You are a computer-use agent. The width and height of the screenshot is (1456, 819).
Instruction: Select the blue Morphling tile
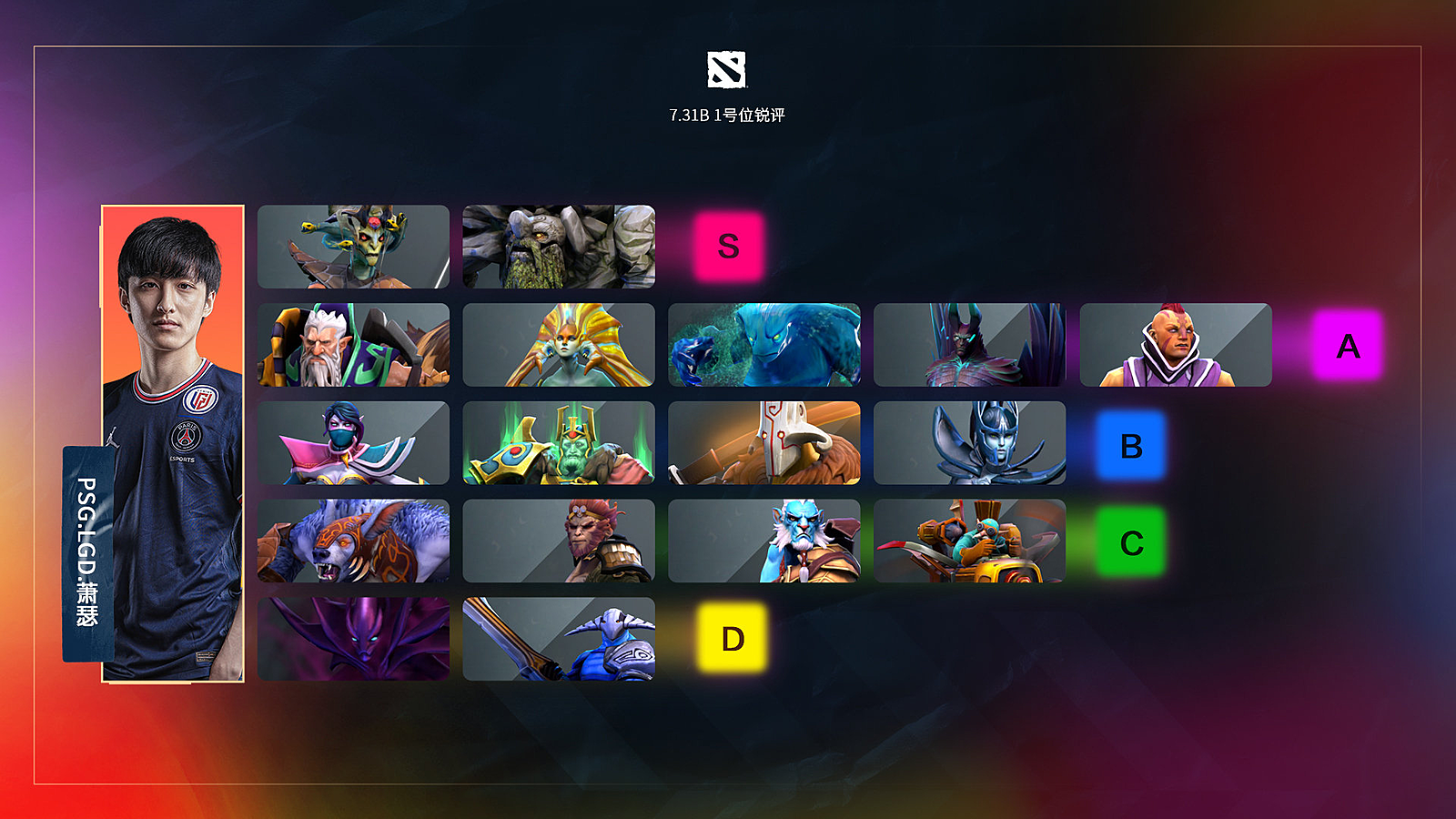tap(764, 345)
